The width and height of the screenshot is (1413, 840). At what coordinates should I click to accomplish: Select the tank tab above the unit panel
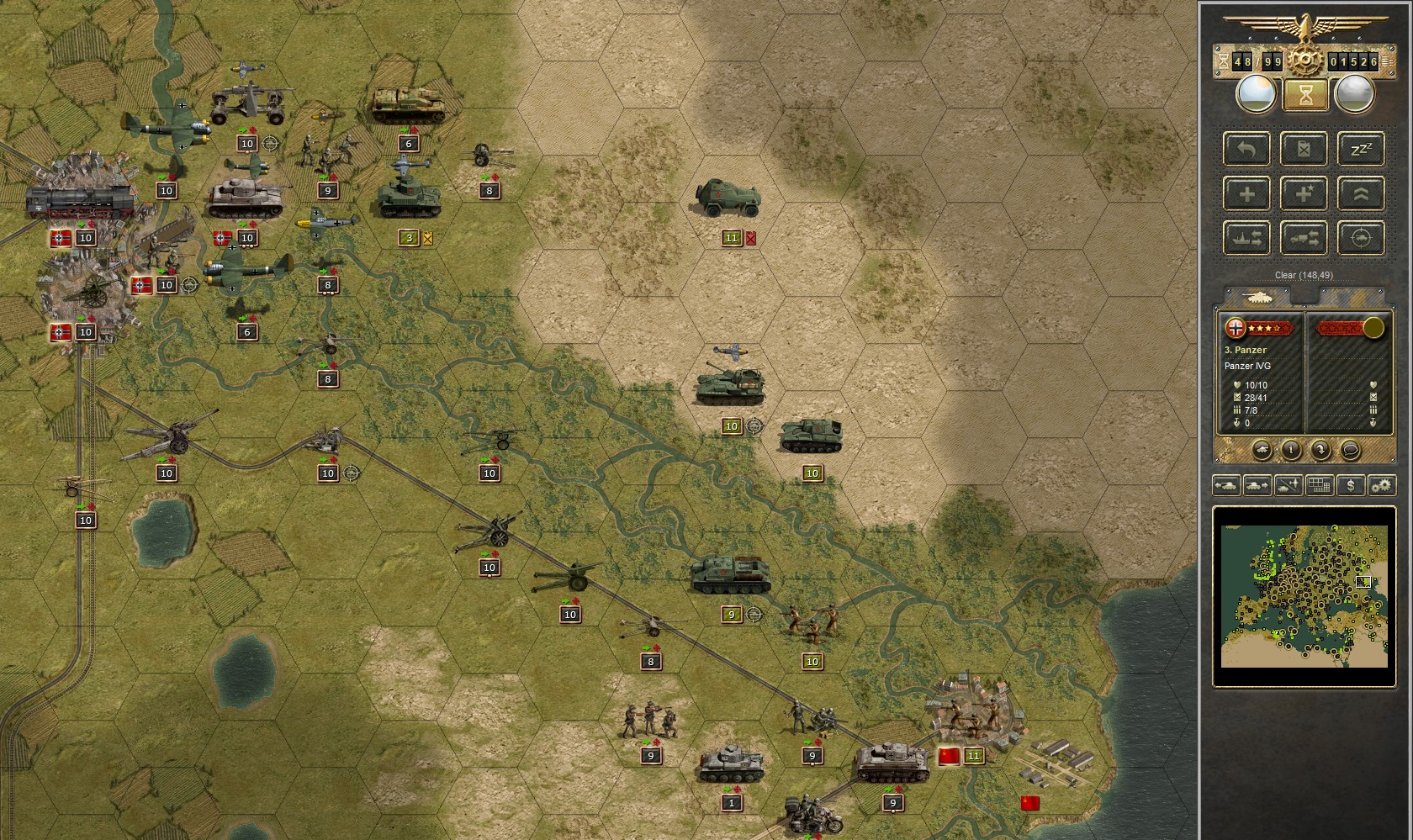click(x=1259, y=298)
